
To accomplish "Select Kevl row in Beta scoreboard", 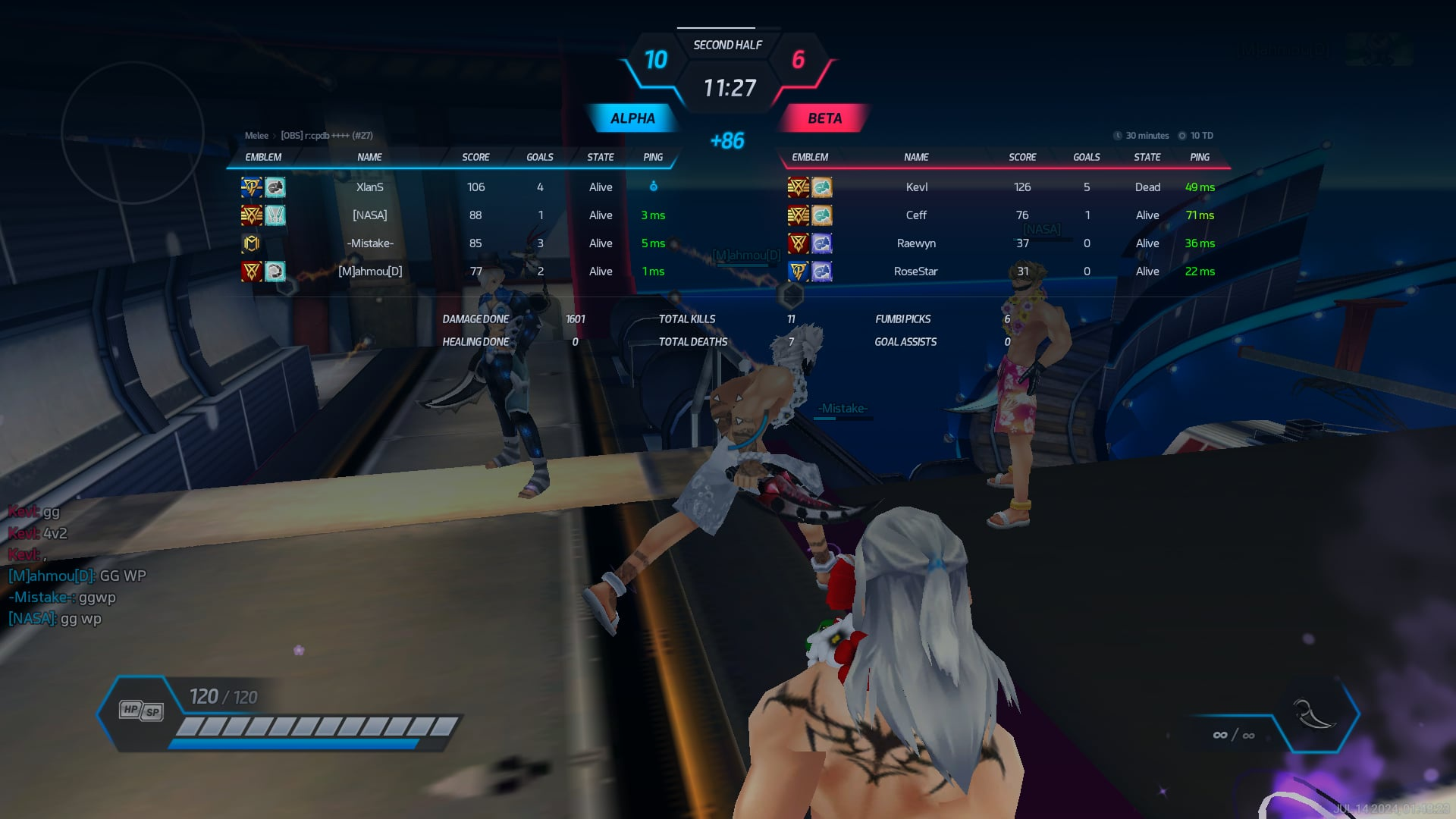I will pos(916,187).
